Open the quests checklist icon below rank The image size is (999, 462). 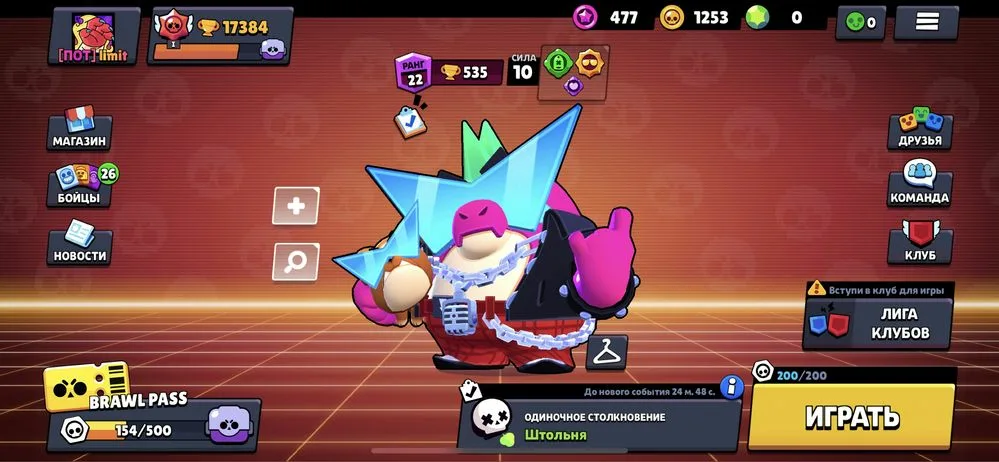[410, 119]
